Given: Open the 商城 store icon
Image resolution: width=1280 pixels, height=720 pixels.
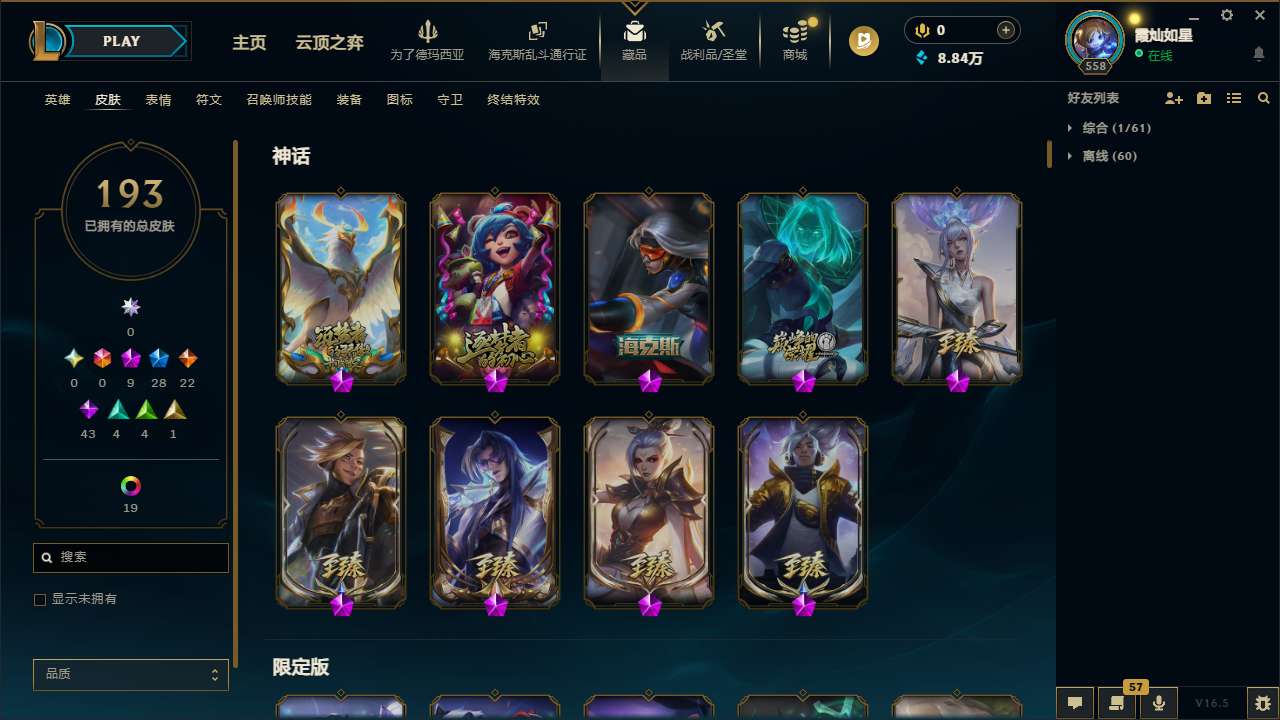Looking at the screenshot, I should (795, 35).
